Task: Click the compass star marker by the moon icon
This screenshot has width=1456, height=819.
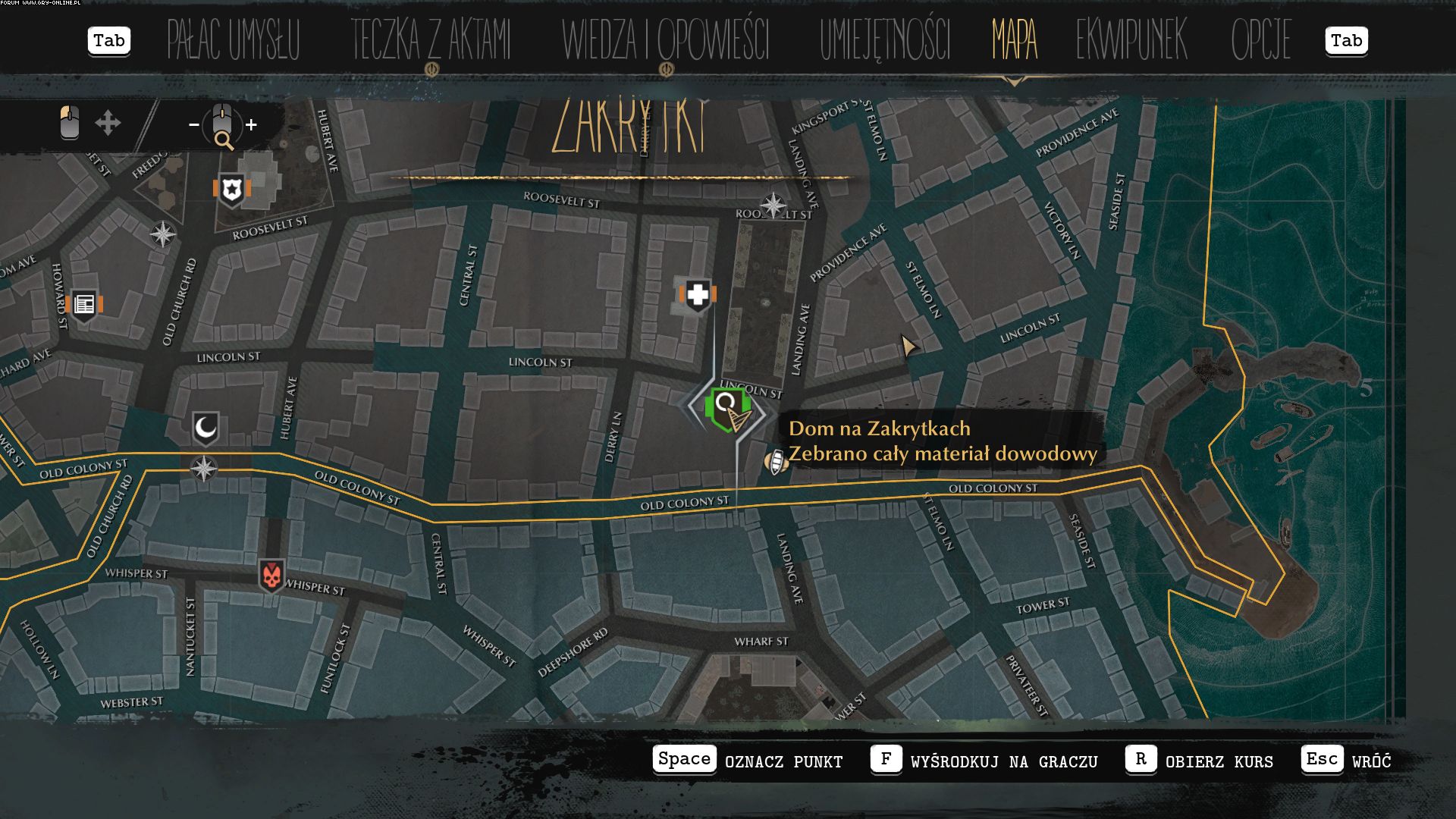Action: point(203,469)
